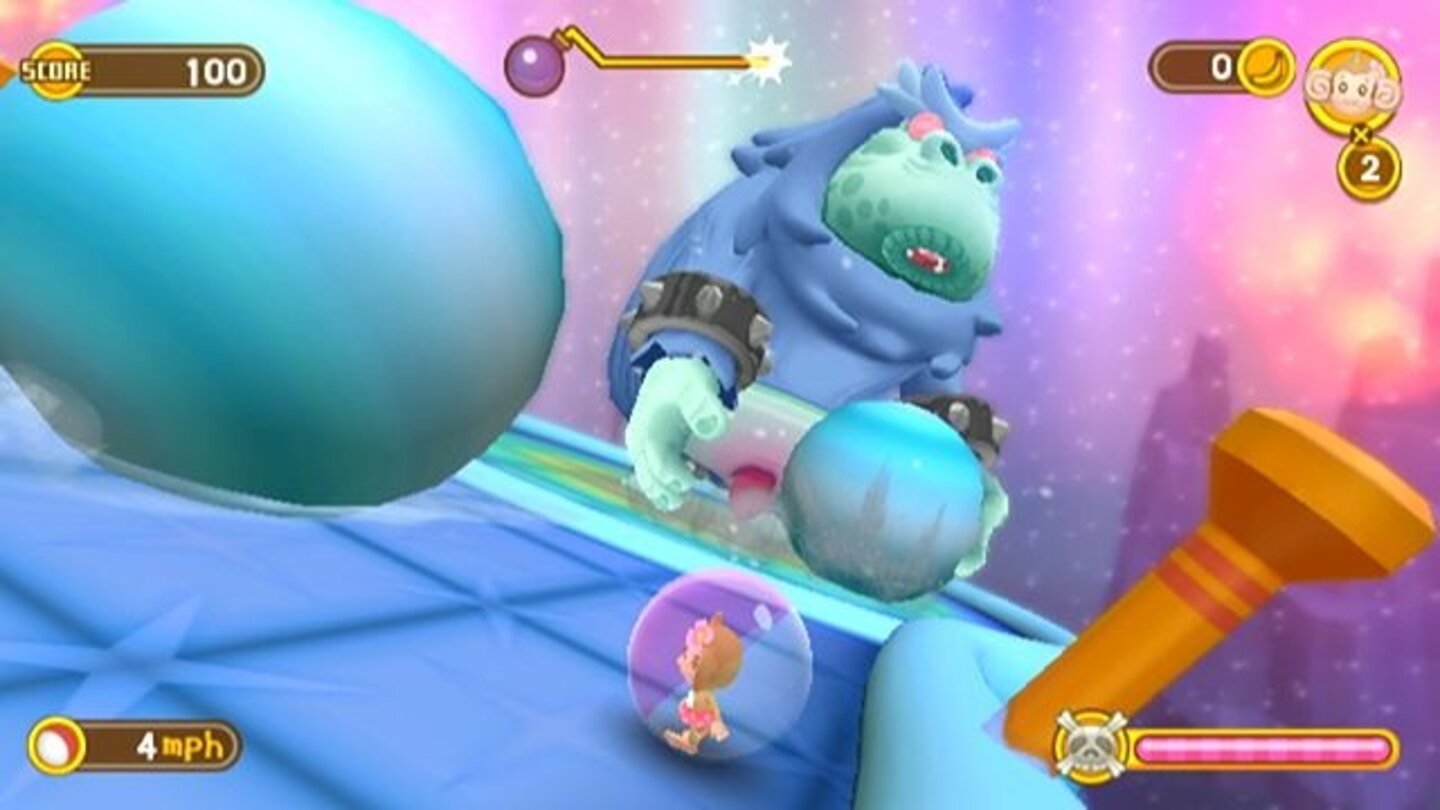The image size is (1440, 810).
Task: Click the gold coin showing the lives count 2
Action: (x=1369, y=168)
